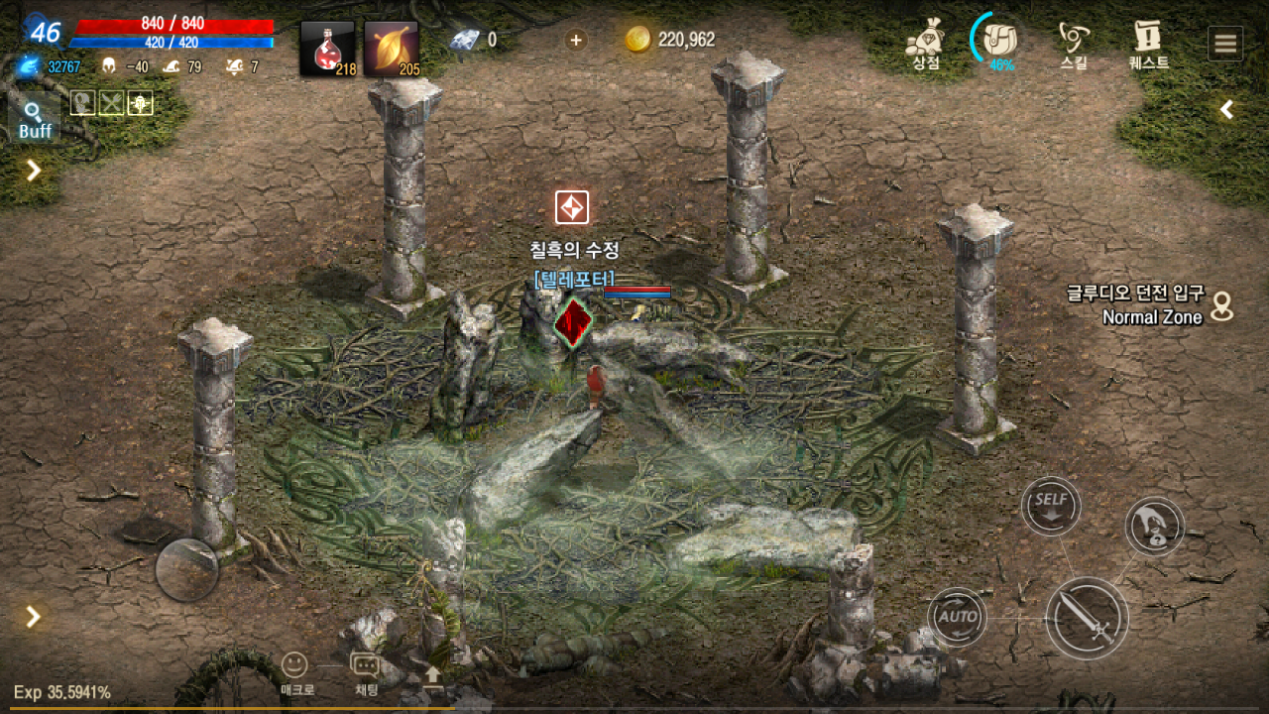The height and width of the screenshot is (714, 1269).
Task: Toggle the AUTO hunting button
Action: pyautogui.click(x=957, y=616)
